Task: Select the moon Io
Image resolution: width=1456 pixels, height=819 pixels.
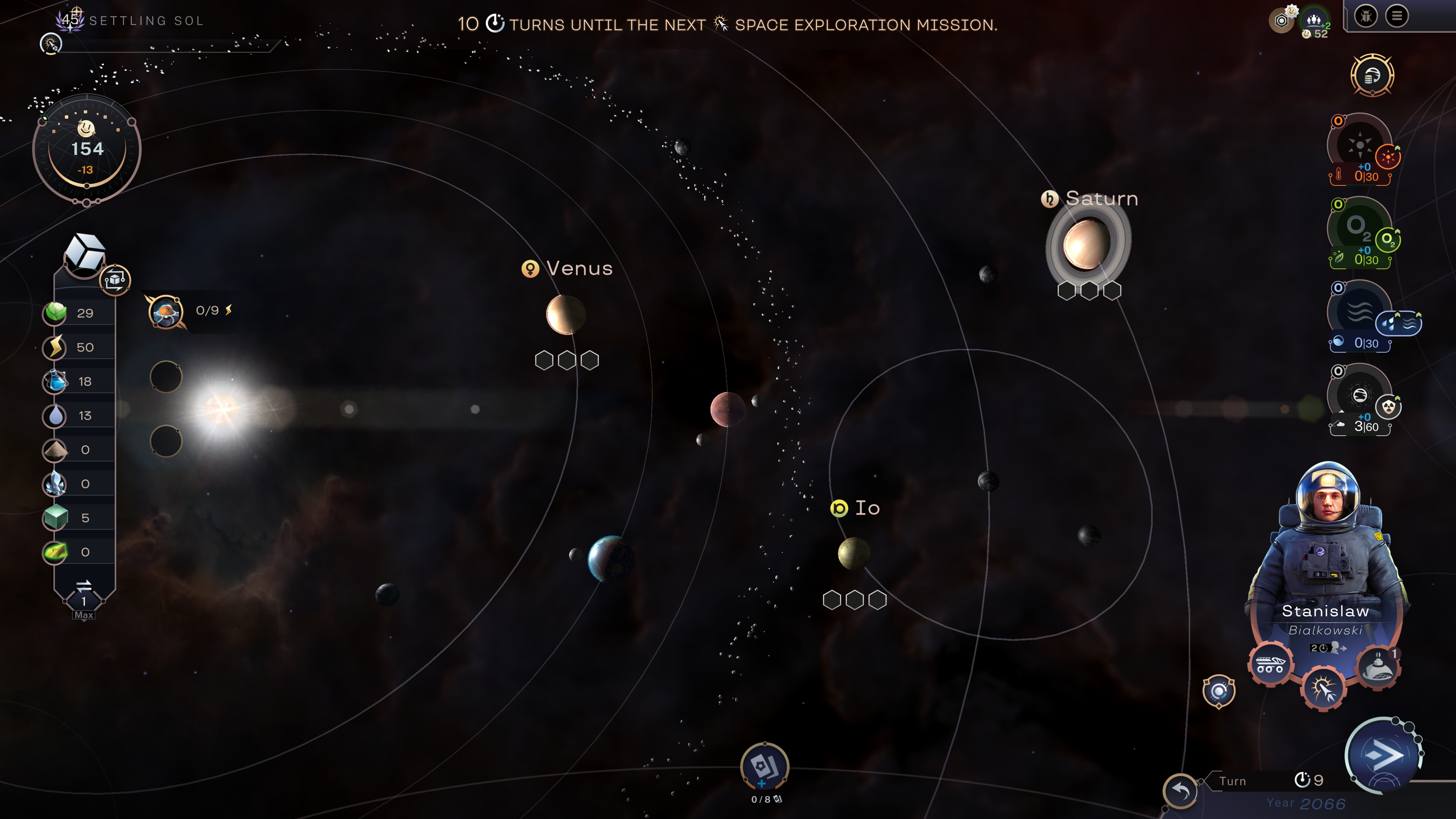Action: 854,553
